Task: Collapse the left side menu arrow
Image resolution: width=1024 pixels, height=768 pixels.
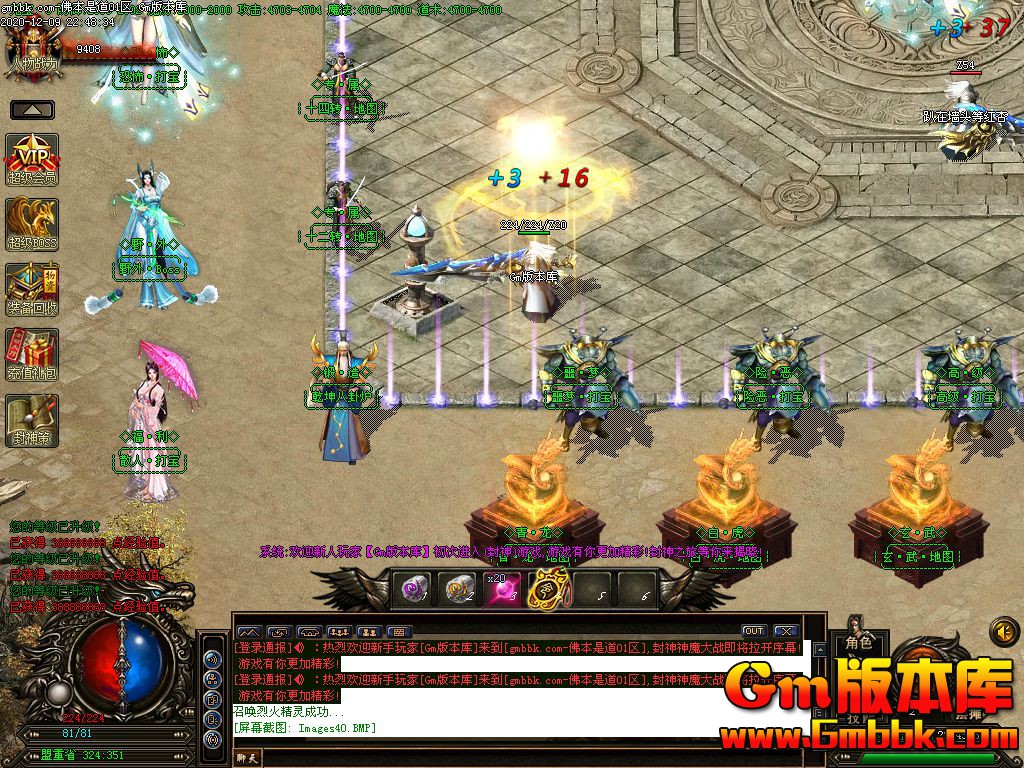Action: (x=33, y=110)
